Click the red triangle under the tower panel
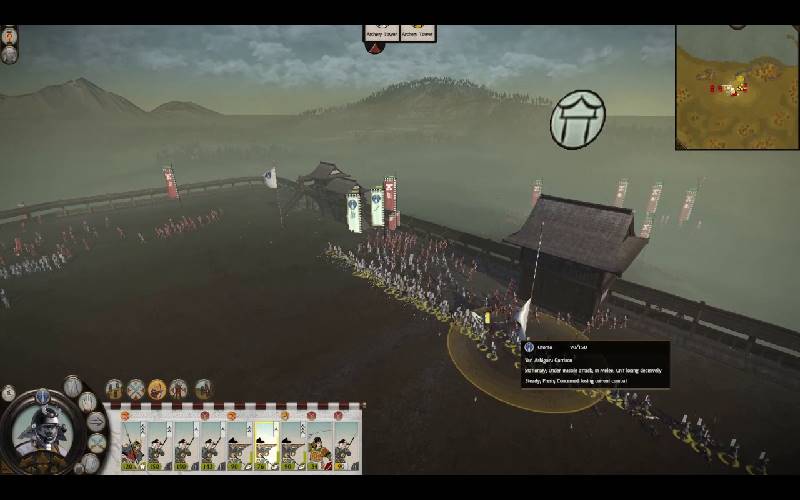 tap(376, 47)
